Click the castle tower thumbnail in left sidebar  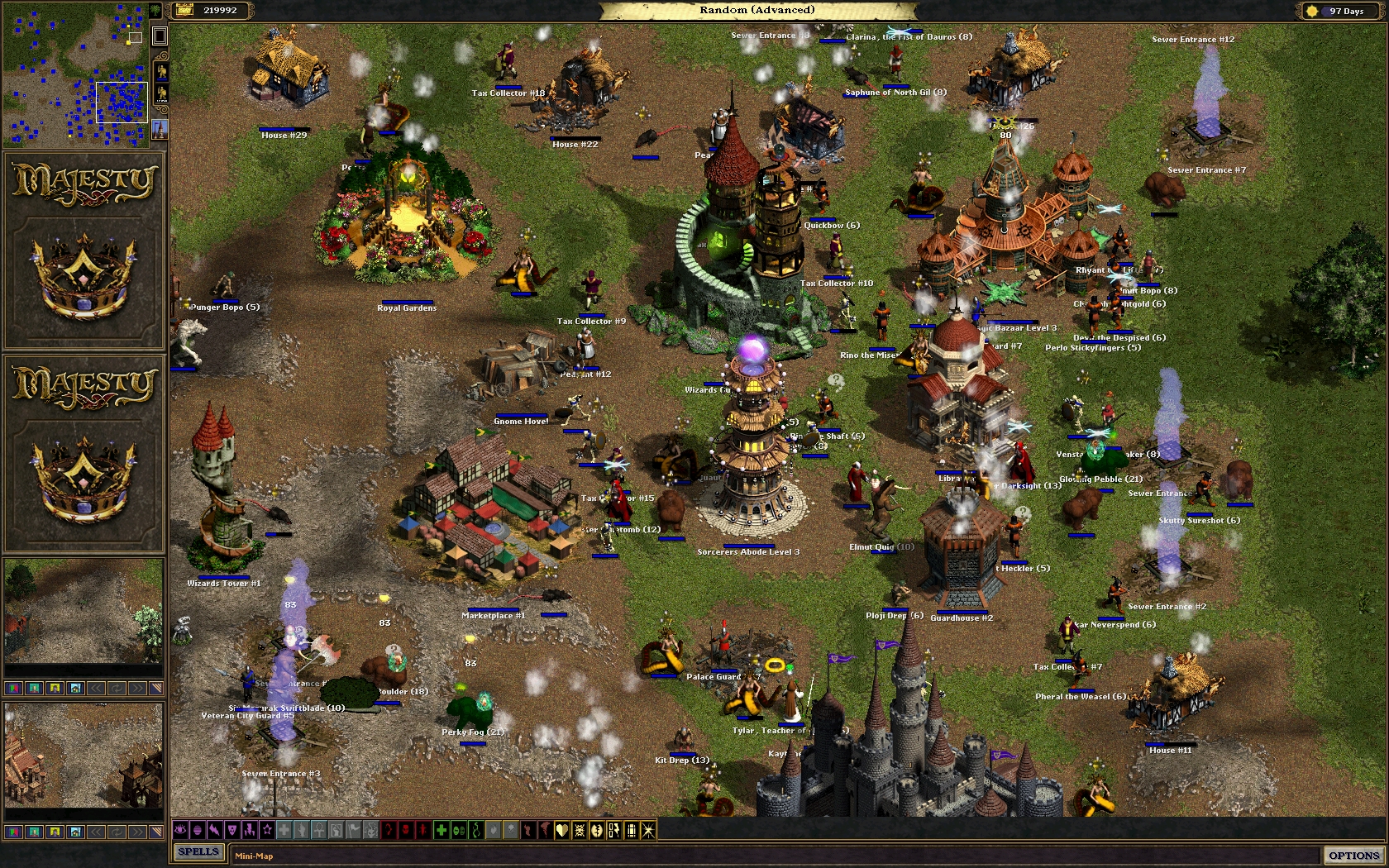[160, 130]
